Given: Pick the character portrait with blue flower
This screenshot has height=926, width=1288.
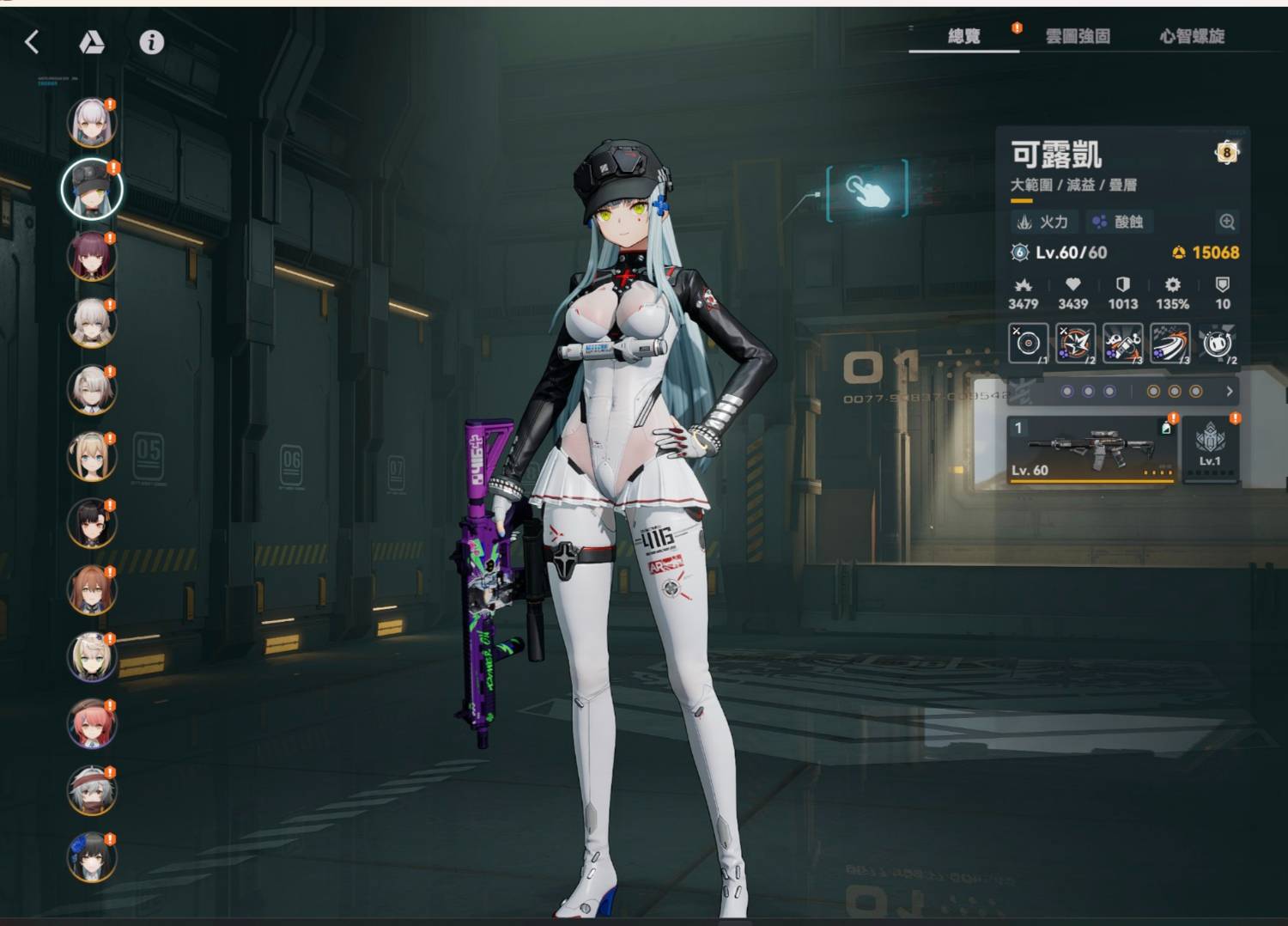Looking at the screenshot, I should [91, 857].
